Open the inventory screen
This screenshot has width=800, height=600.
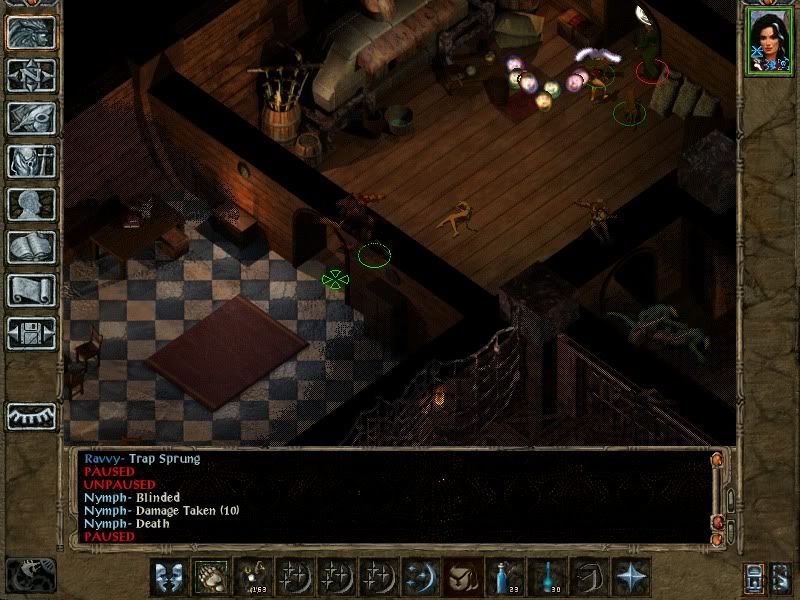click(31, 161)
